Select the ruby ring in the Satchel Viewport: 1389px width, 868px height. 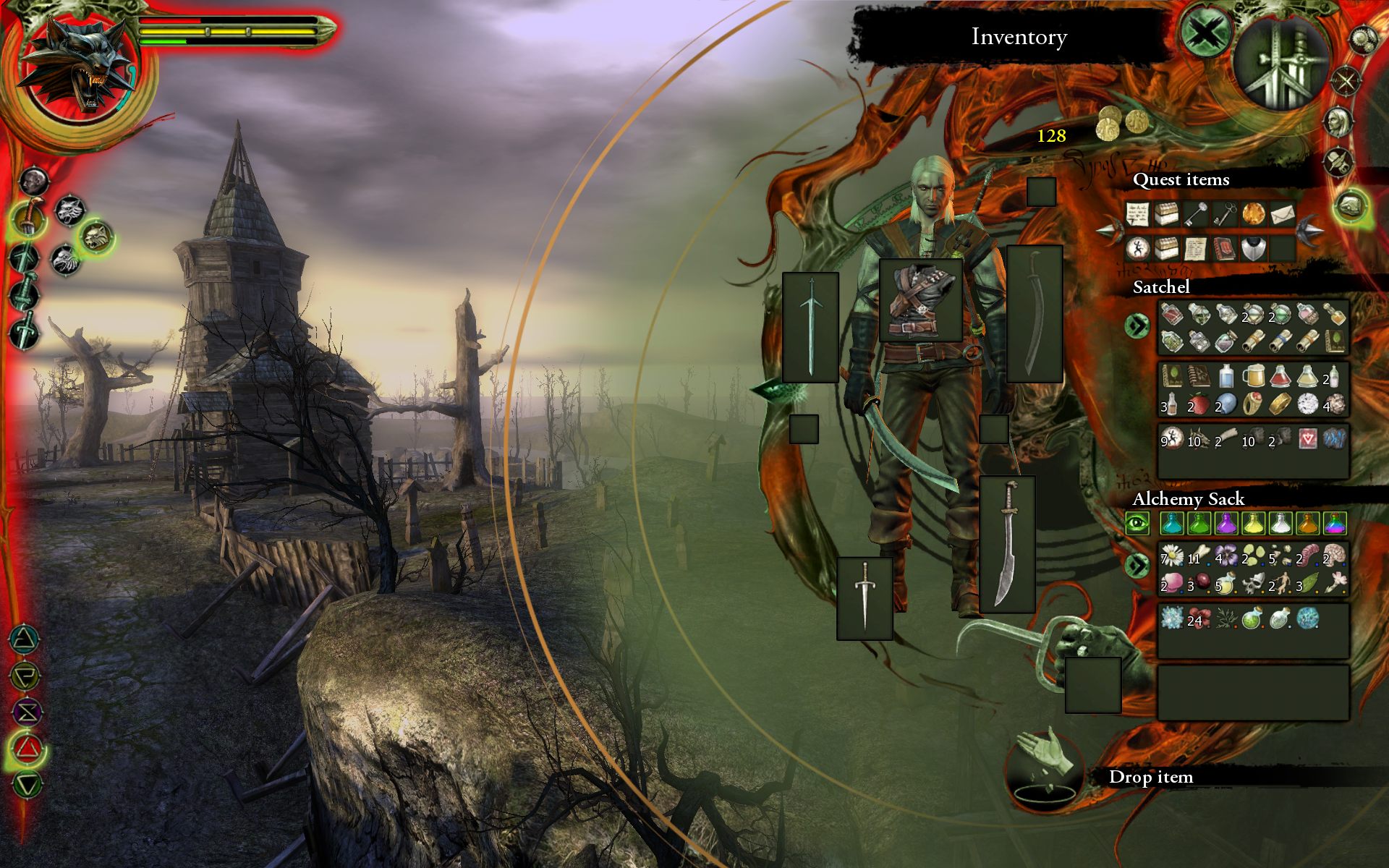1253,404
